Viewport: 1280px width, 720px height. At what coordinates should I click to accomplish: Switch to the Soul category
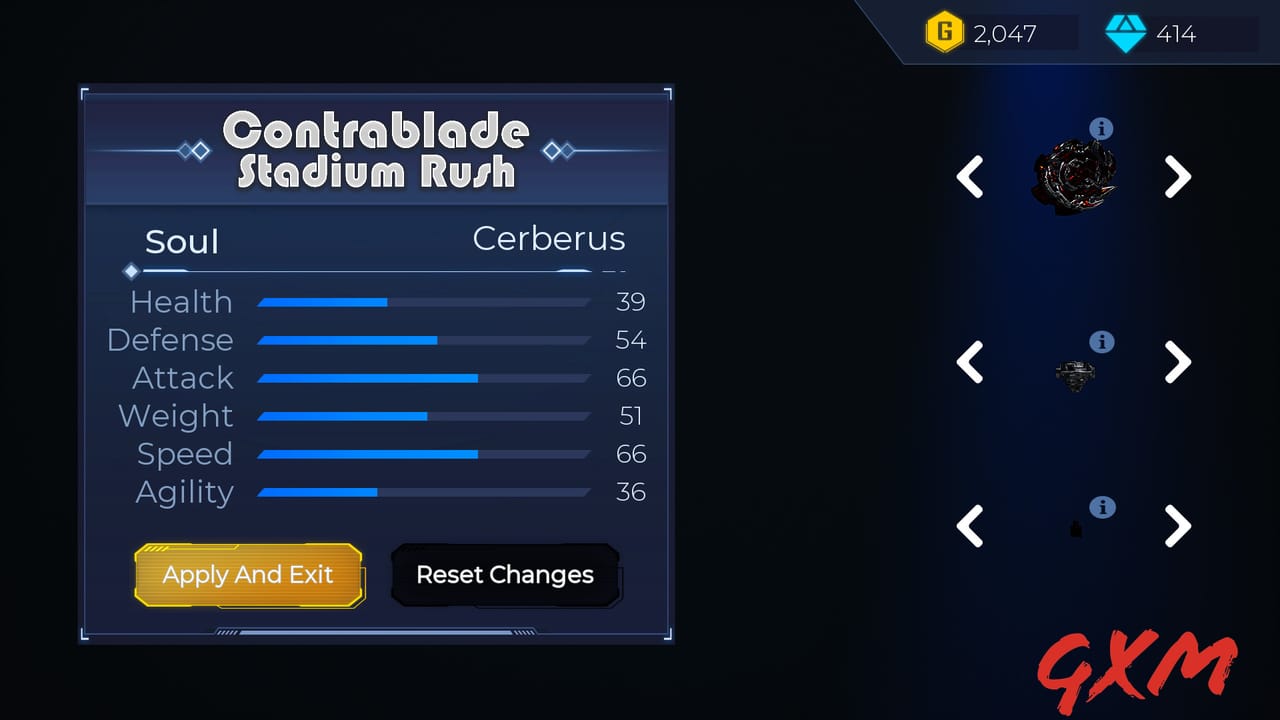182,241
